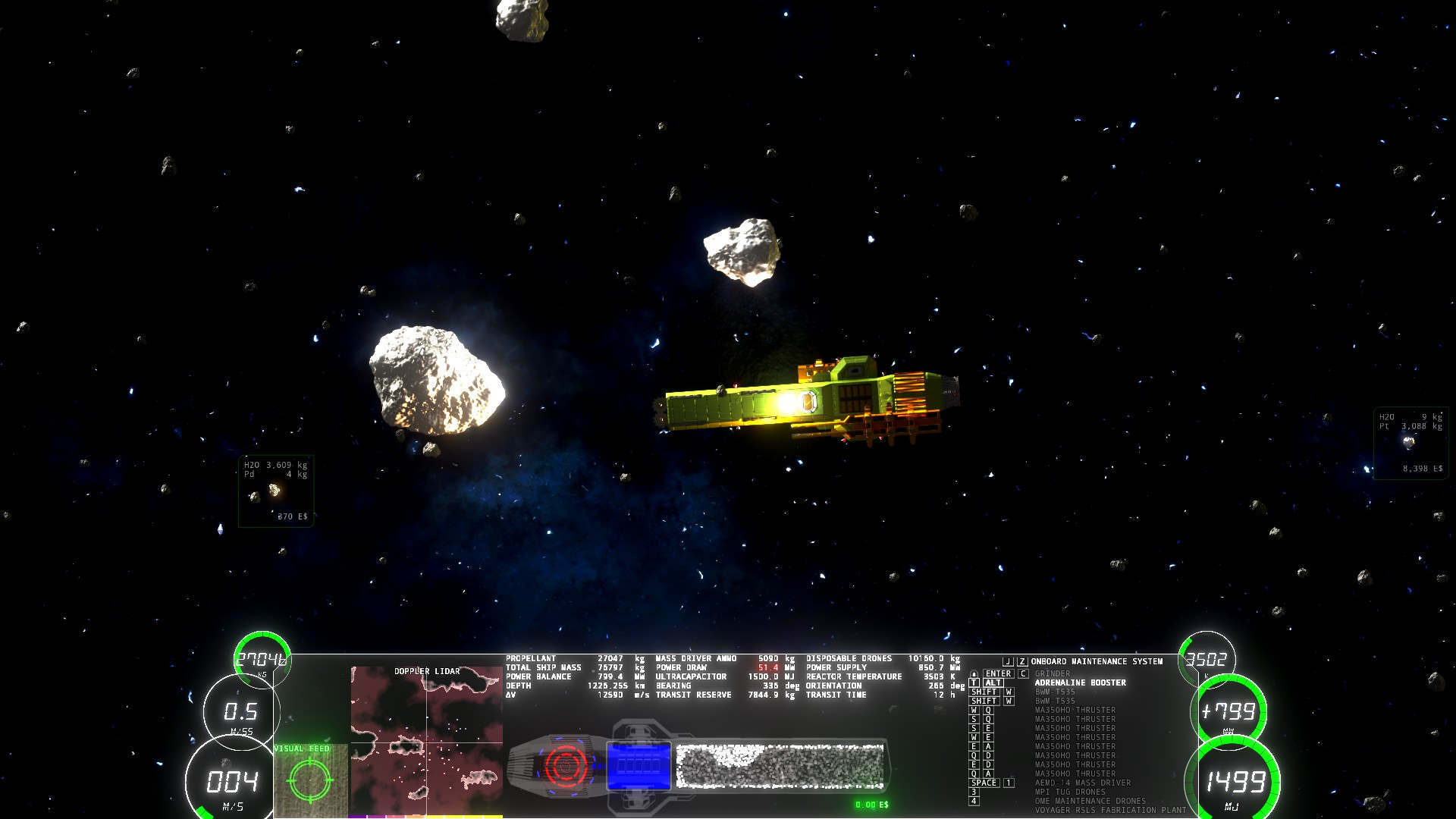Click the 3502 K reactor temperature dial
Screen dimensions: 1456x819
tap(1206, 660)
